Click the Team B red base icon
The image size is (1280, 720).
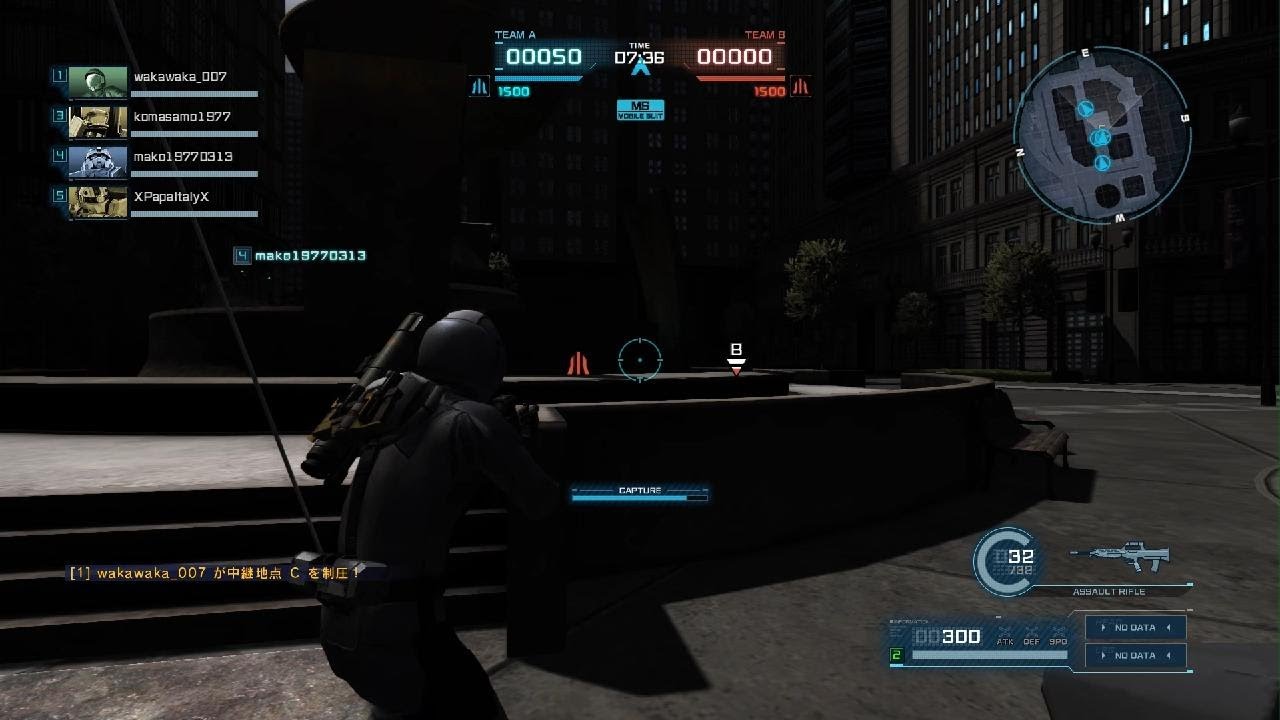pos(800,87)
